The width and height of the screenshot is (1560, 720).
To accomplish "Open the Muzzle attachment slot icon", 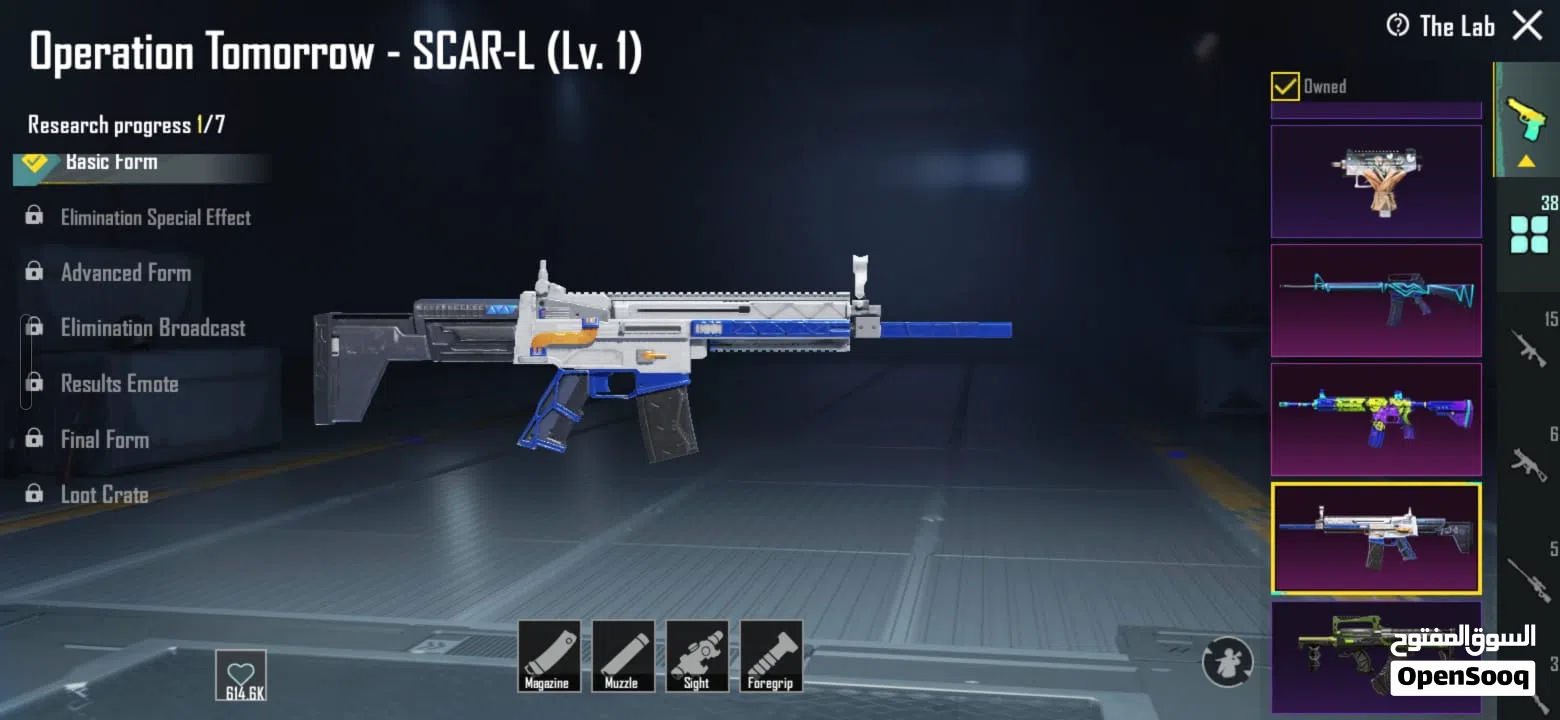I will (623, 655).
